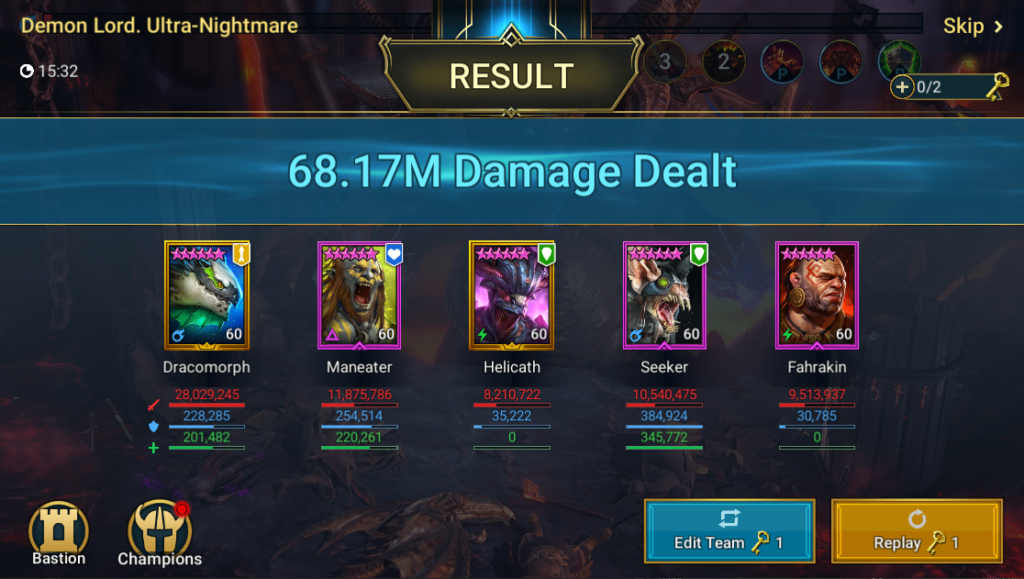
Task: Replay the Demon Lord battle
Action: [916, 531]
